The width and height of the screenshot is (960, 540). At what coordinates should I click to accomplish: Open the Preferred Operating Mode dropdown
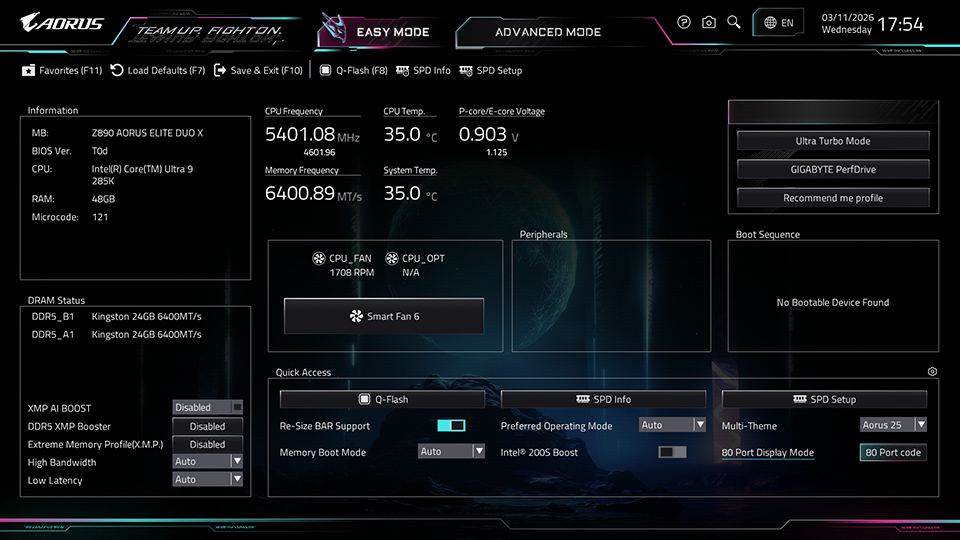pyautogui.click(x=672, y=425)
